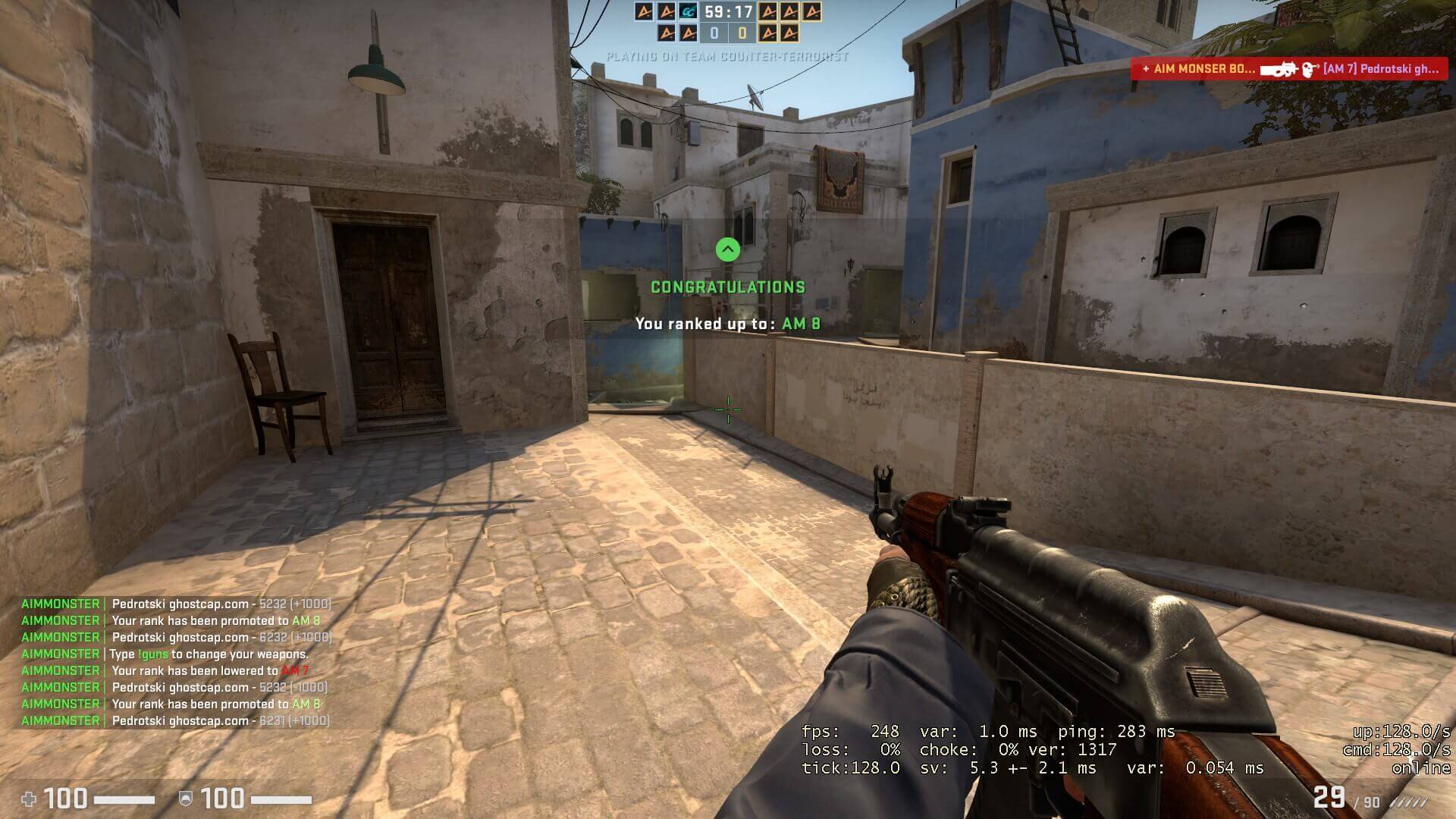Select the "Type !guns" chat message line

[x=209, y=654]
